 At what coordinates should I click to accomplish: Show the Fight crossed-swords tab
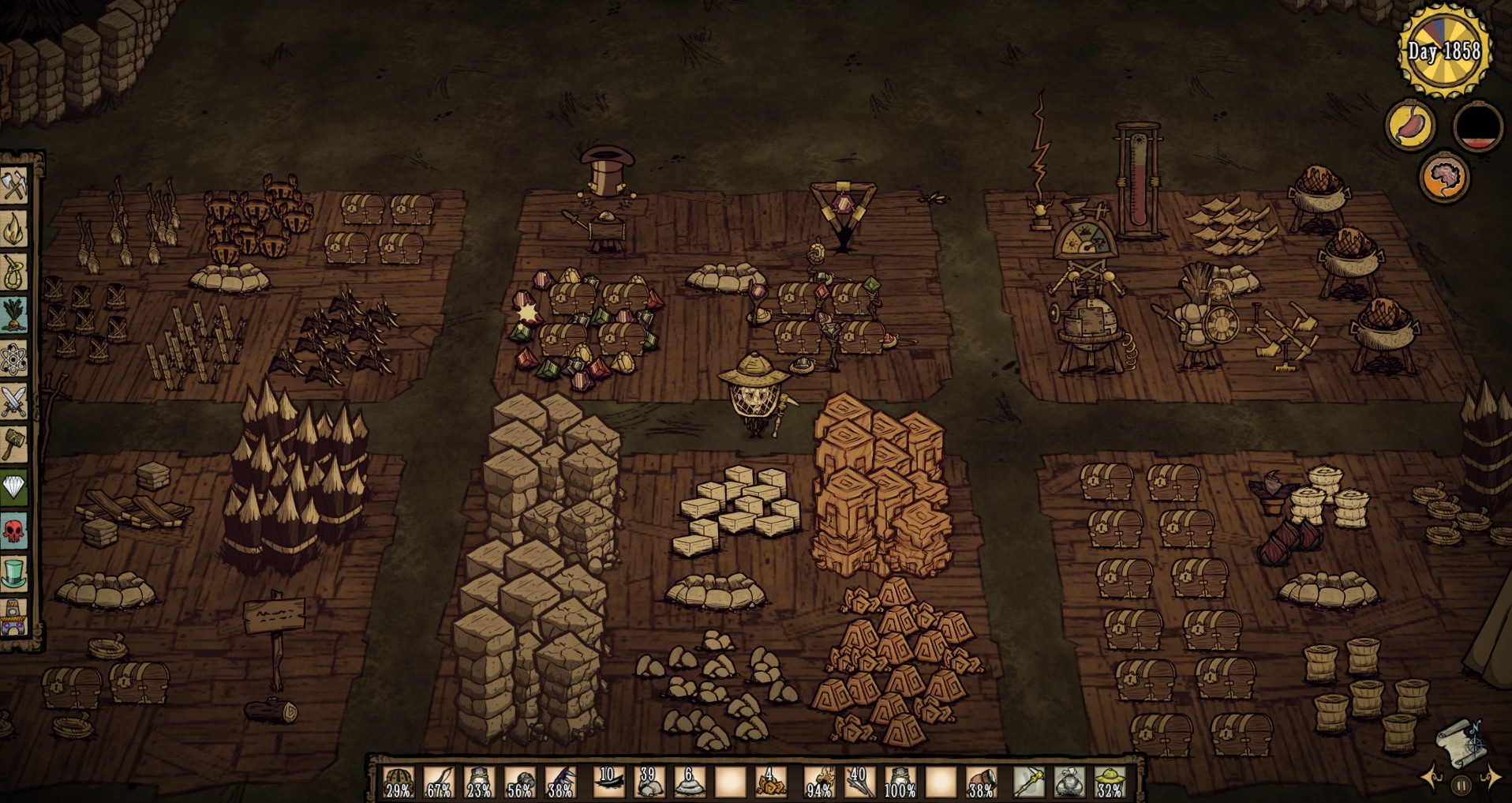tap(14, 402)
